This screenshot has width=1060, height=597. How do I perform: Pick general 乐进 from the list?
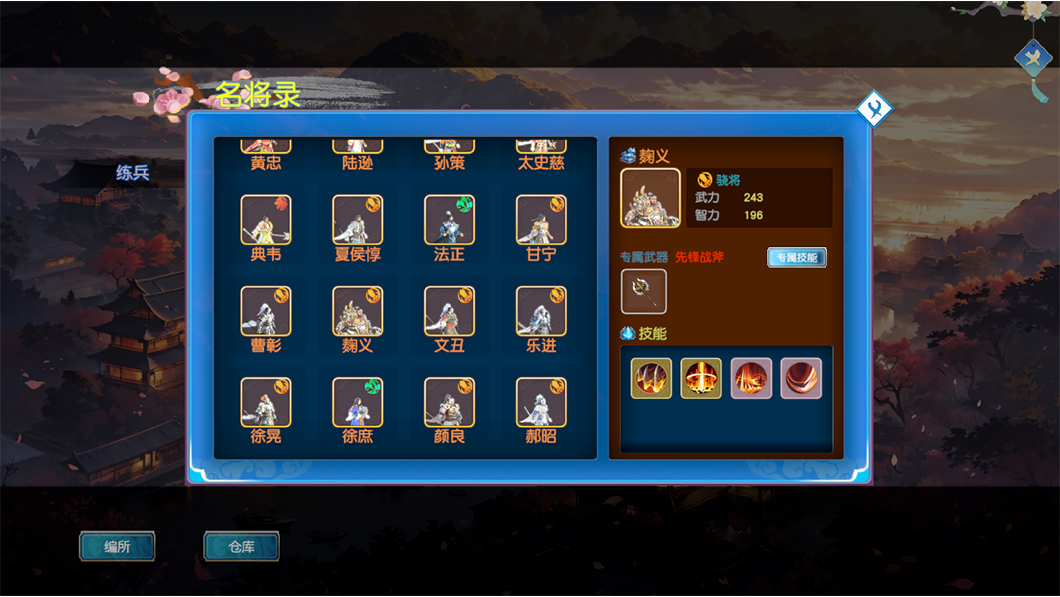(541, 311)
